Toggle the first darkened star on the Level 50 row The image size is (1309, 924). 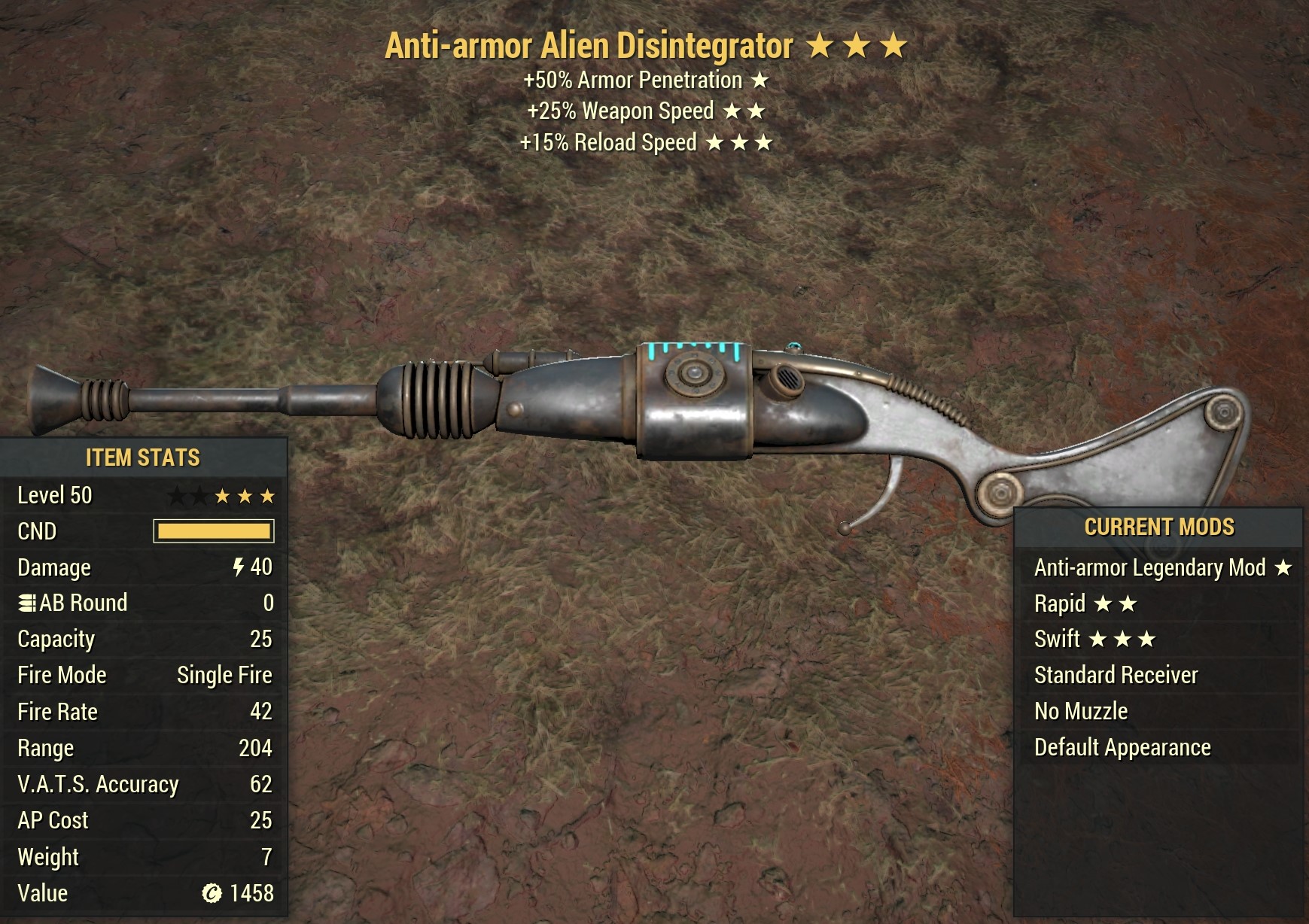[x=176, y=495]
